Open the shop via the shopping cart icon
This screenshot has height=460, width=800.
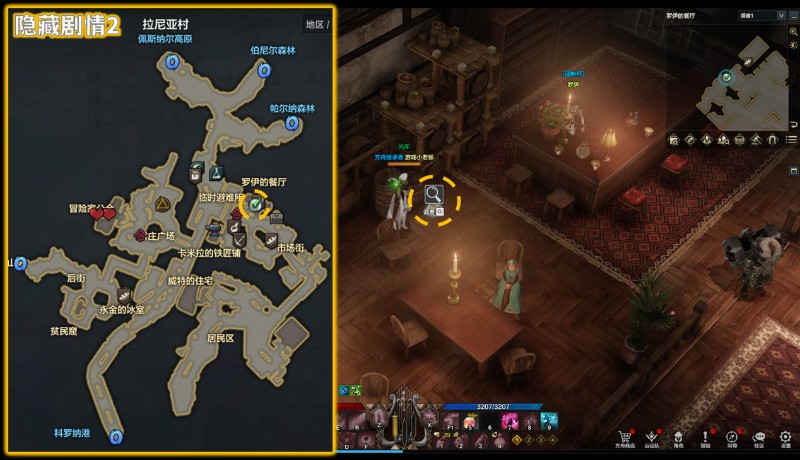tap(626, 437)
